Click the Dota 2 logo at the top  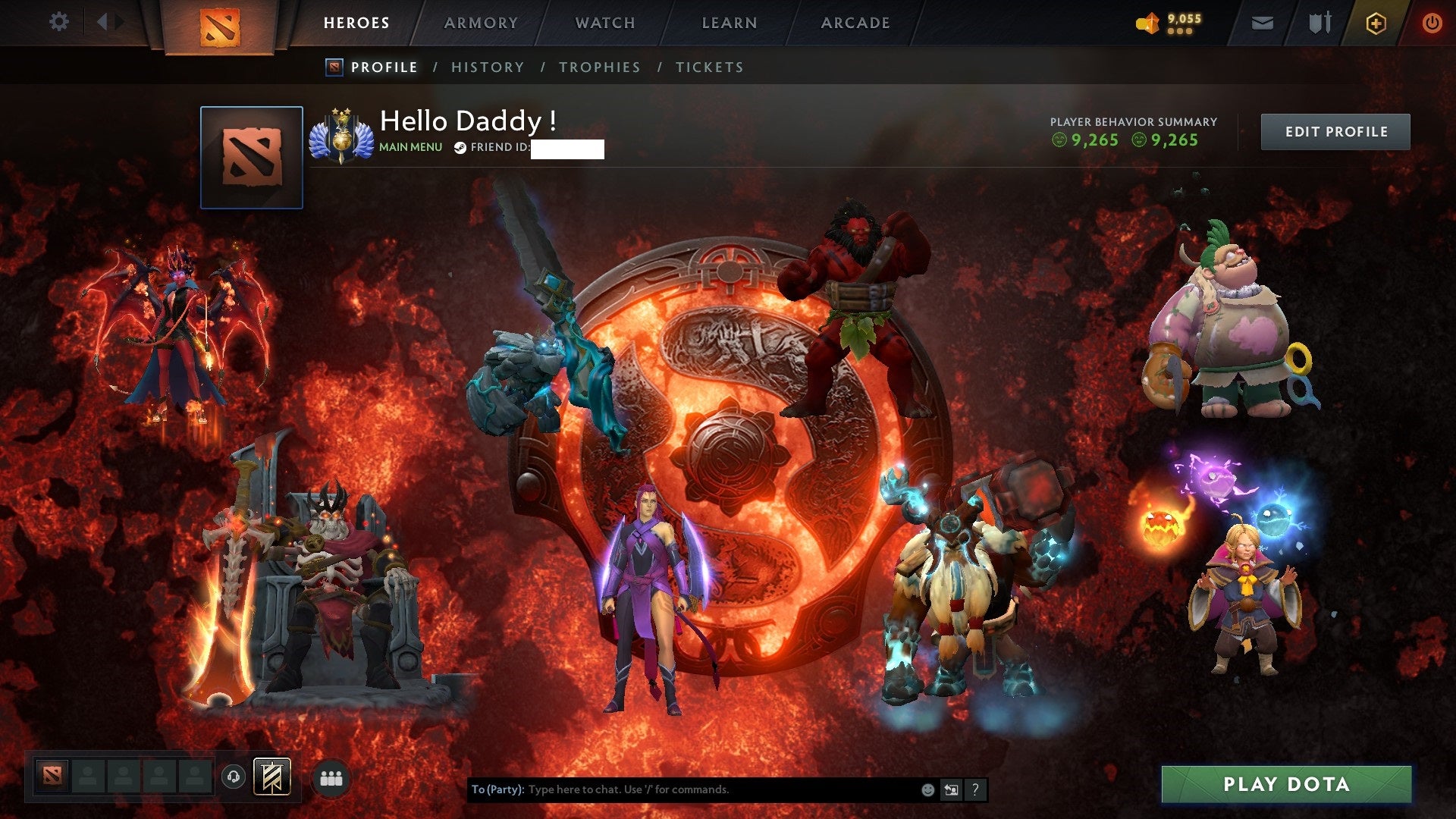[x=218, y=23]
